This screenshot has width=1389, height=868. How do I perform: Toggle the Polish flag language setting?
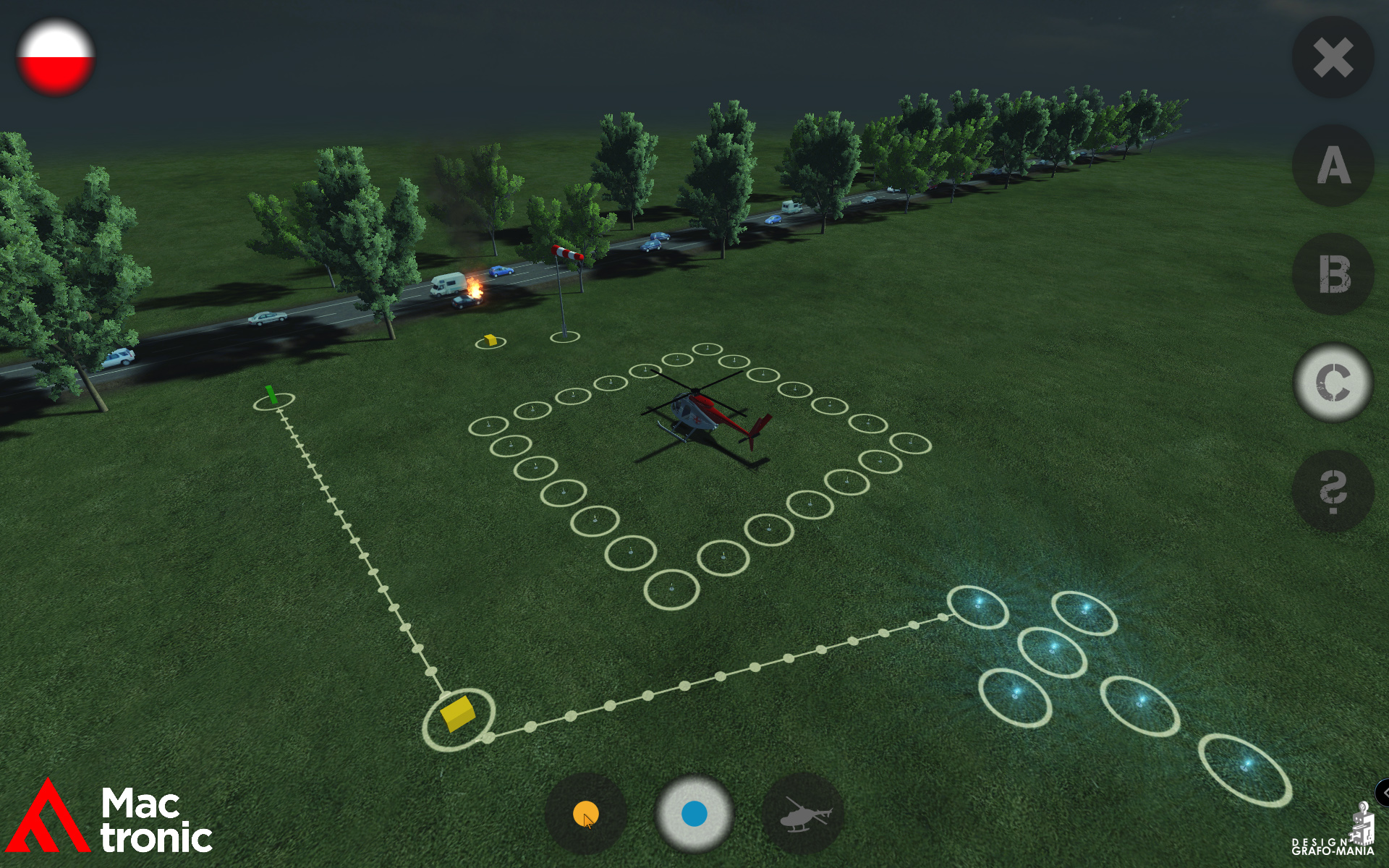[56, 58]
